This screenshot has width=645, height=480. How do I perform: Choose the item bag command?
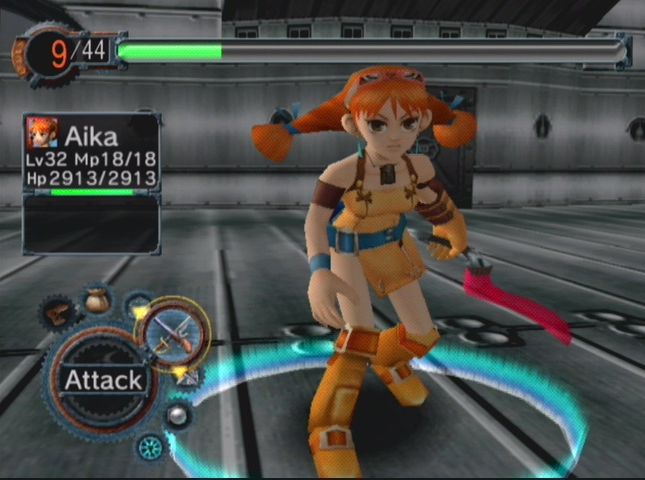[x=97, y=299]
